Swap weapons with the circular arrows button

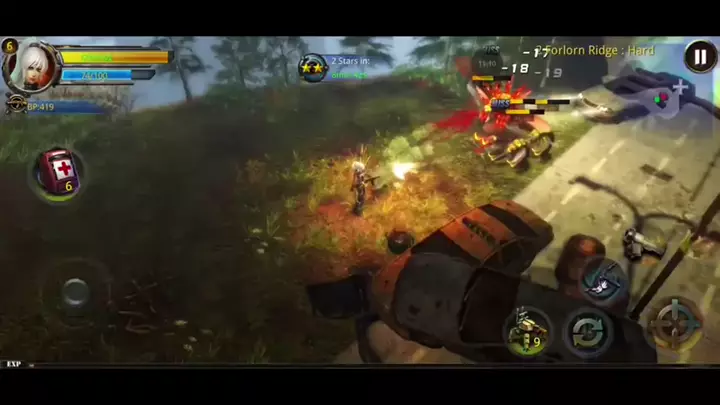coord(587,331)
